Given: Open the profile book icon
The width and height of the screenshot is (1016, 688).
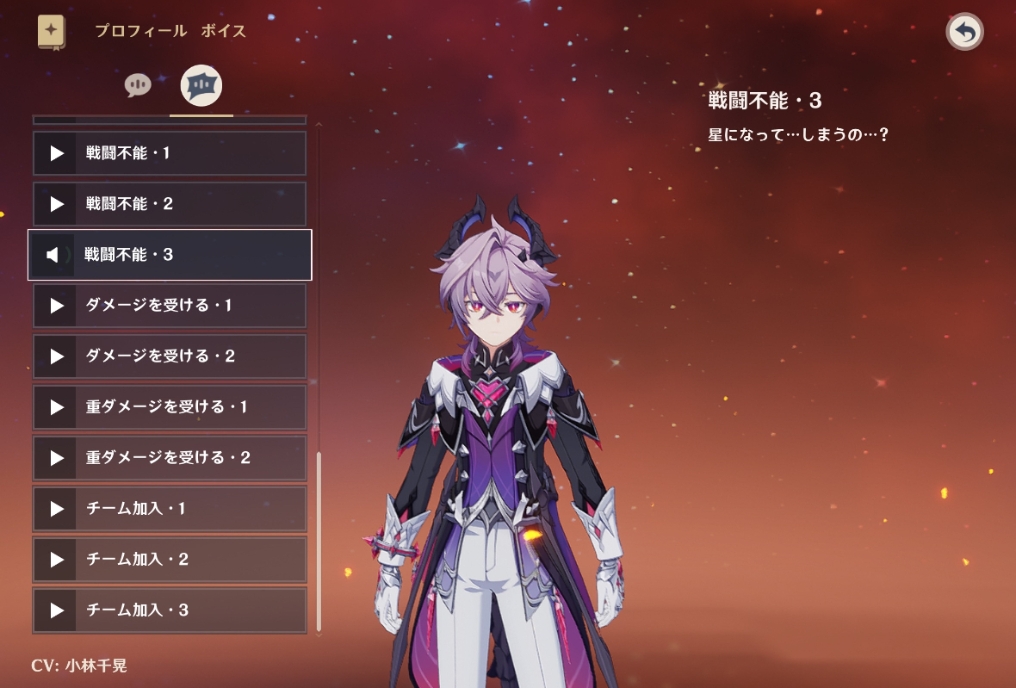Looking at the screenshot, I should click(52, 31).
